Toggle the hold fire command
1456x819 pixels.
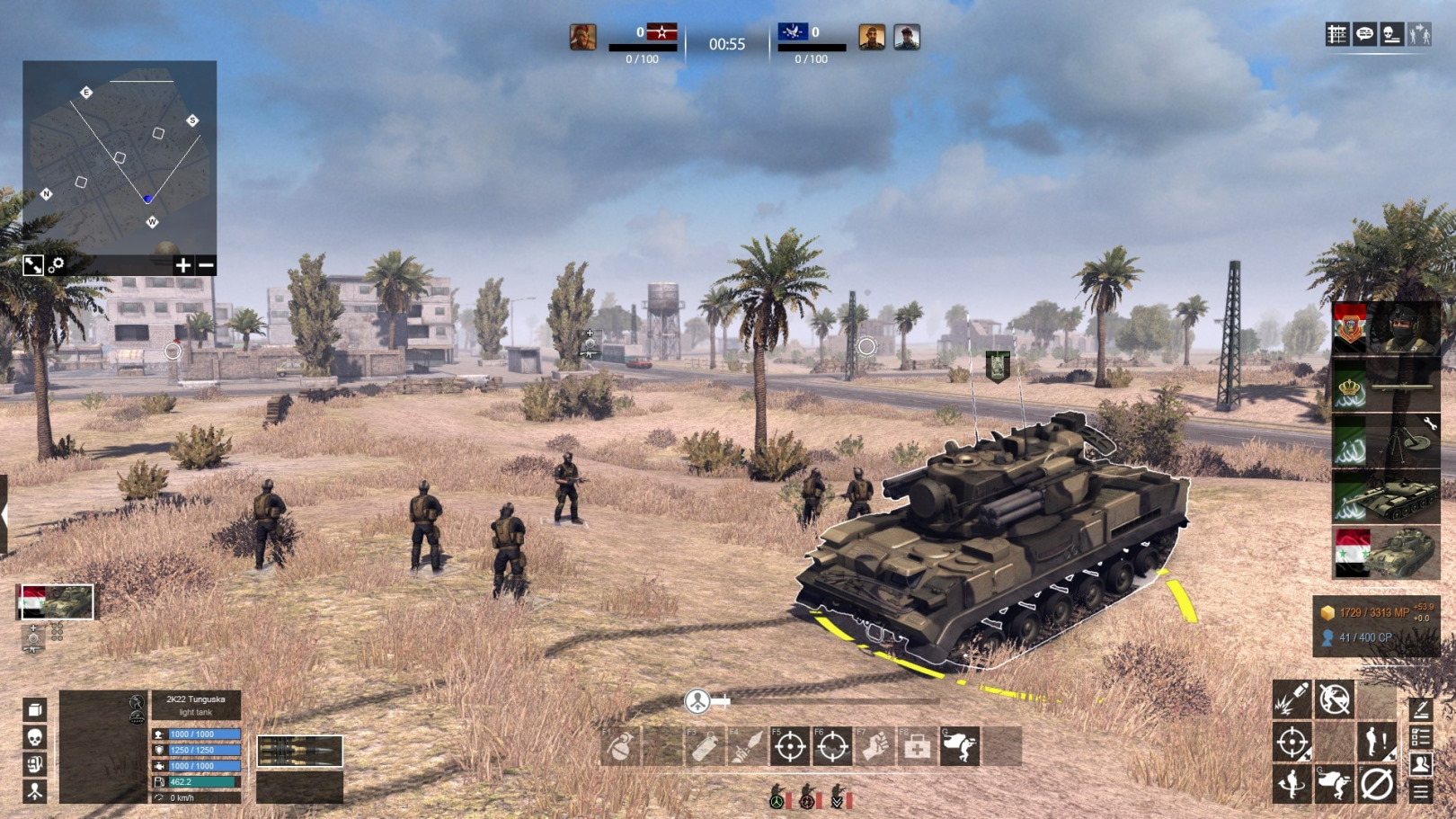click(x=1335, y=699)
